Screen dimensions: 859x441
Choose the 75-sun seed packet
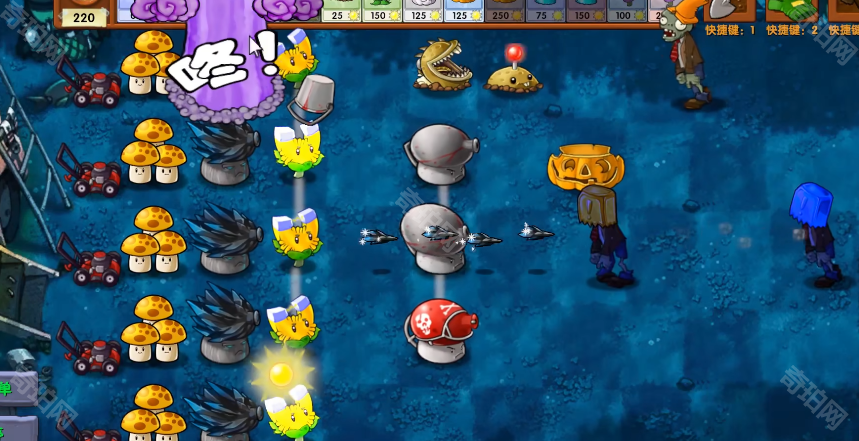pos(544,11)
